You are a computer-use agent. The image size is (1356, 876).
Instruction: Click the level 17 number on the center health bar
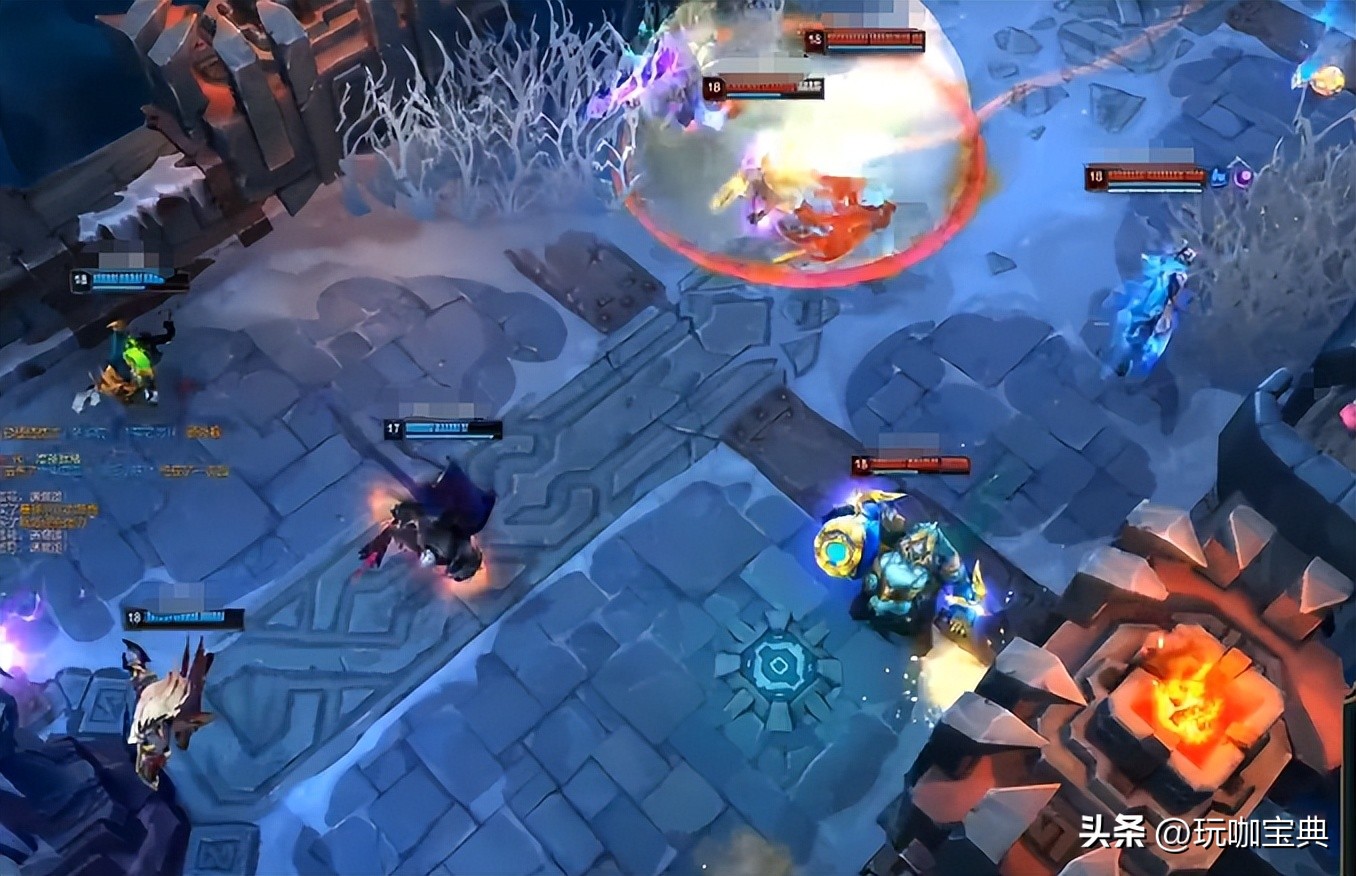(390, 426)
